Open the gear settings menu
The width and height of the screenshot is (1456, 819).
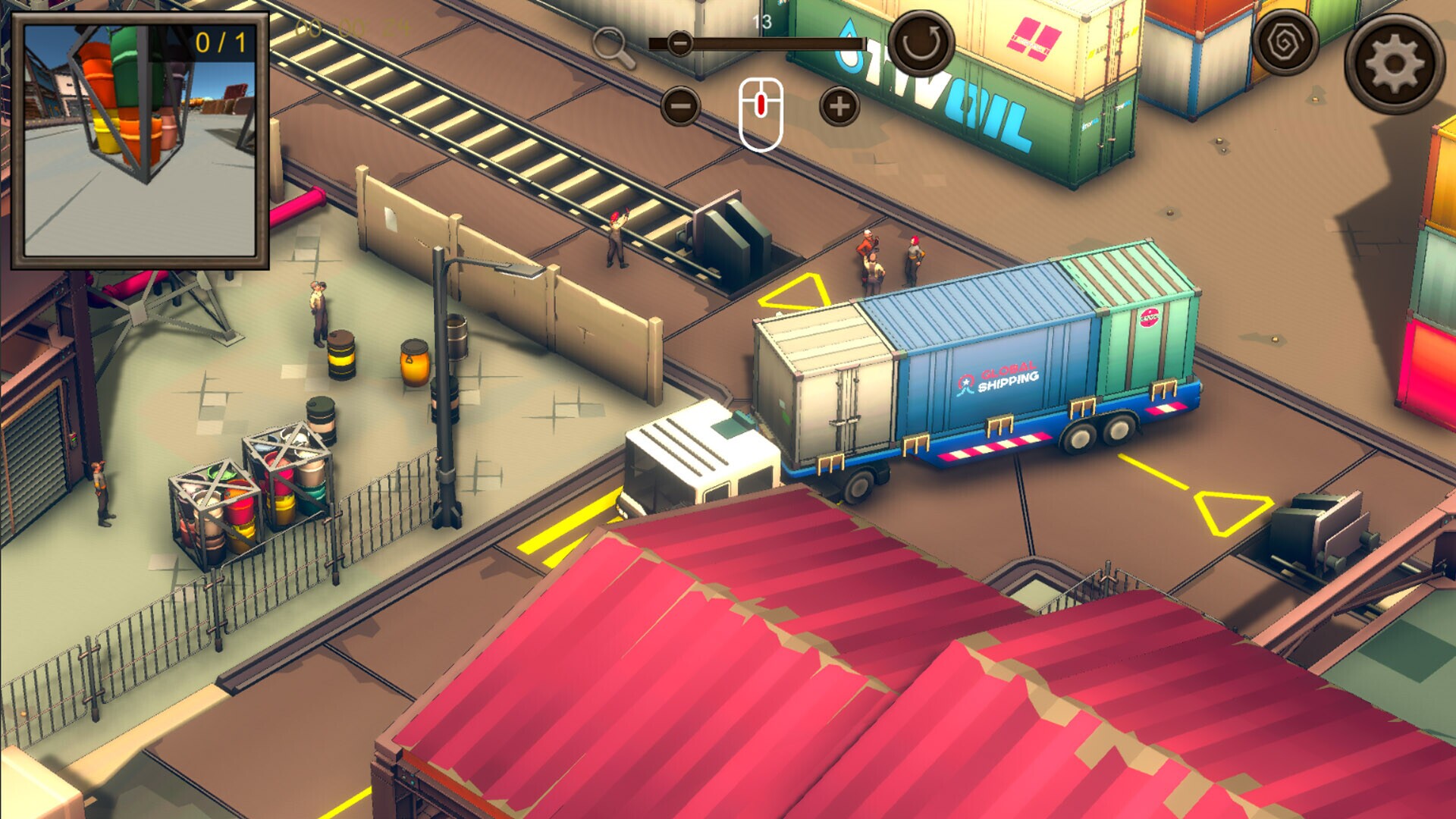1394,64
